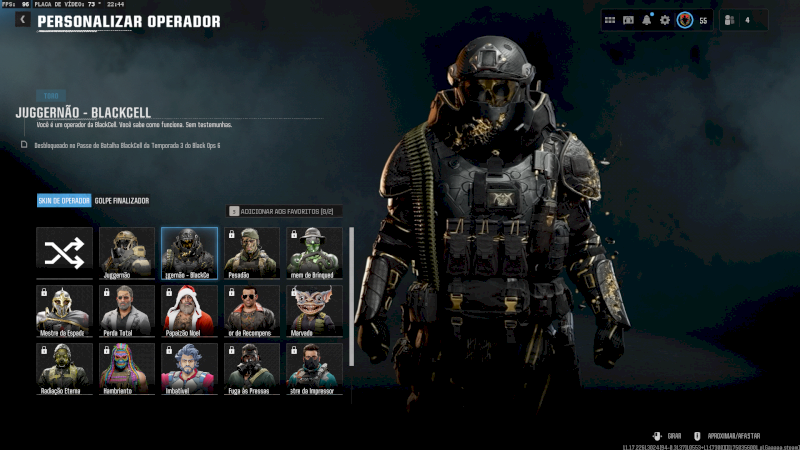Open the grid menu icon

pos(611,20)
